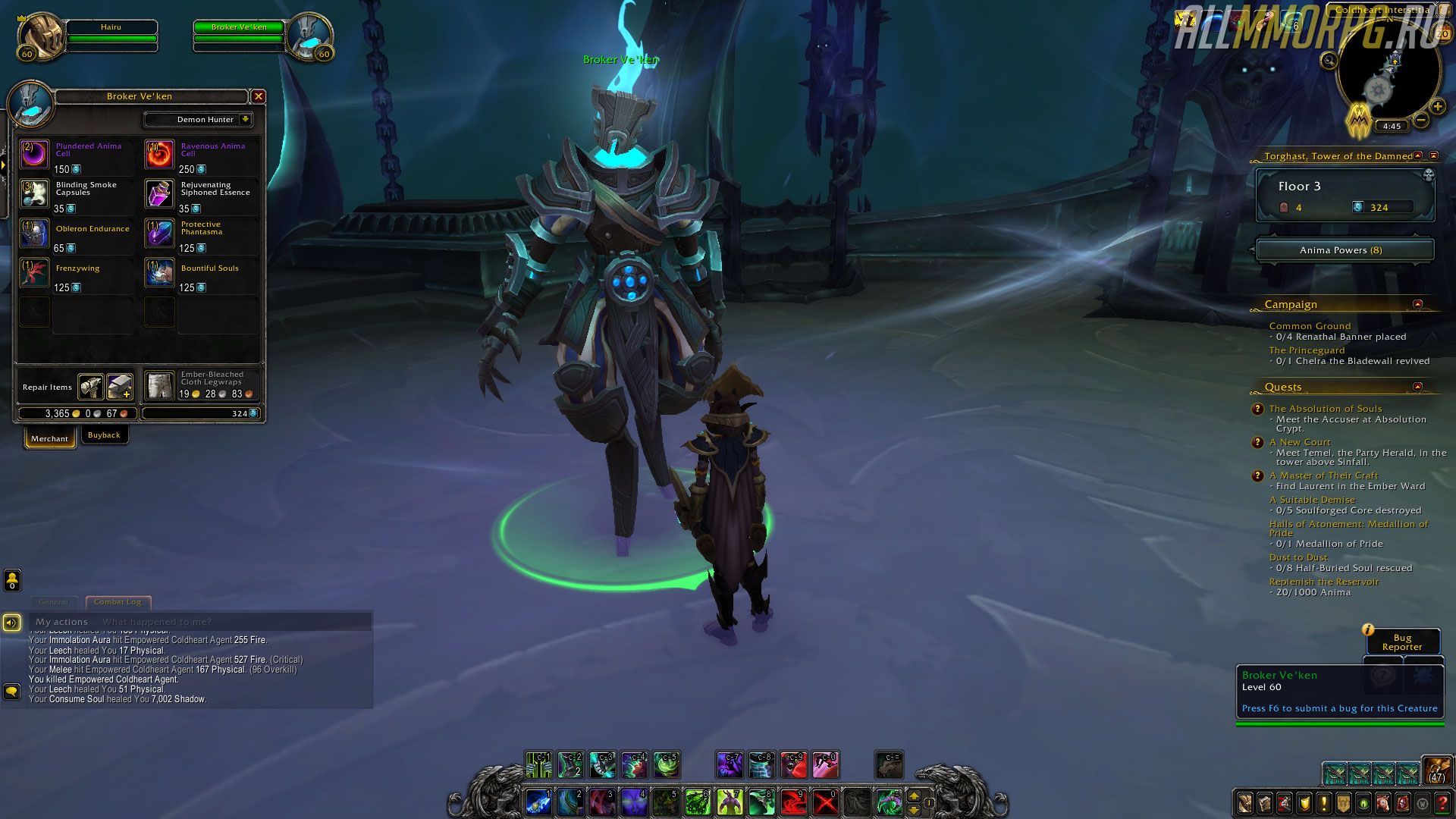The width and height of the screenshot is (1456, 819).
Task: Select the Obleron Endurance item
Action: click(x=35, y=234)
